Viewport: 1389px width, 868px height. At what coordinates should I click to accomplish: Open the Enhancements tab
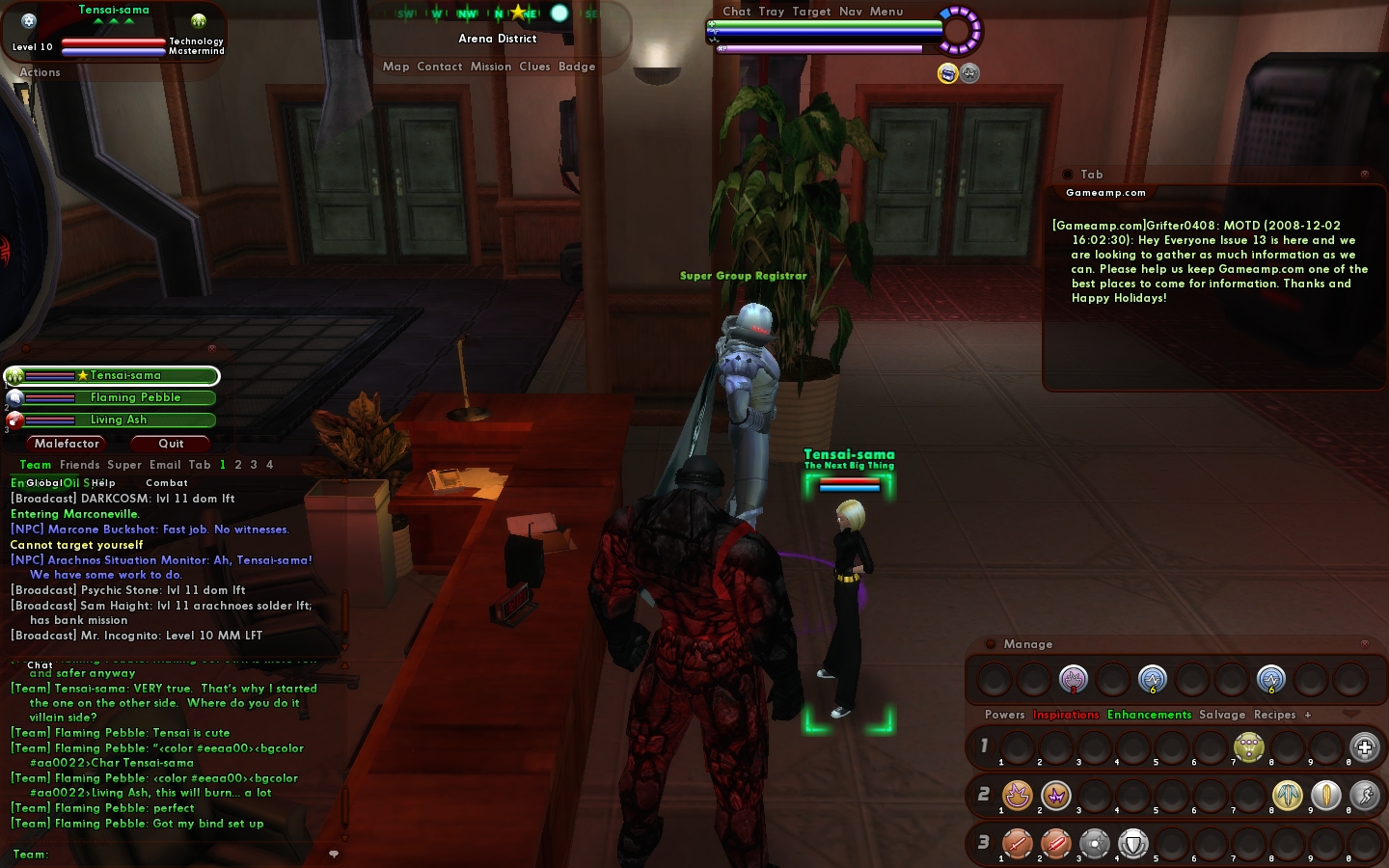coord(1149,715)
